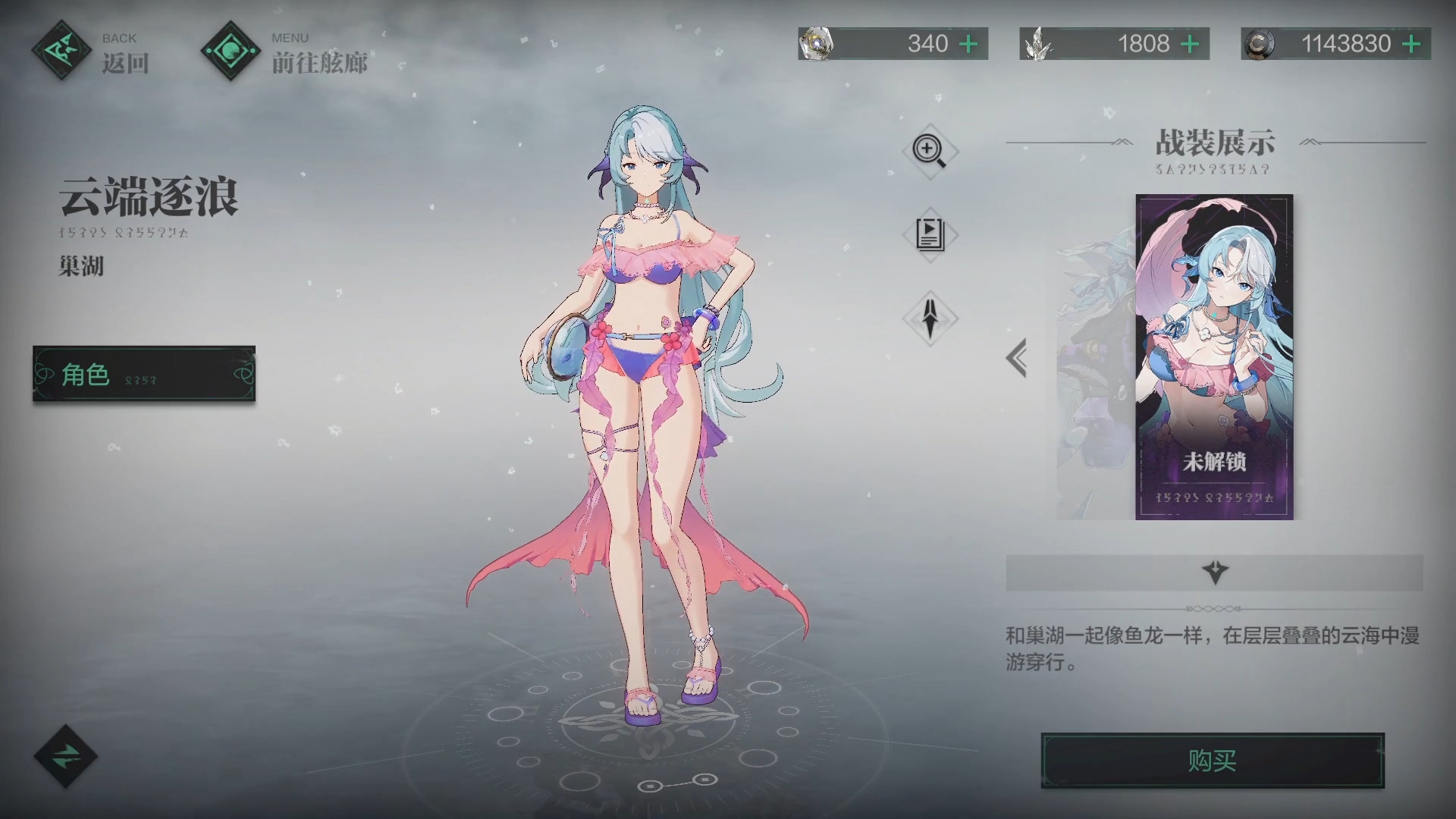Purchase the outfit with 购买

pos(1212,761)
